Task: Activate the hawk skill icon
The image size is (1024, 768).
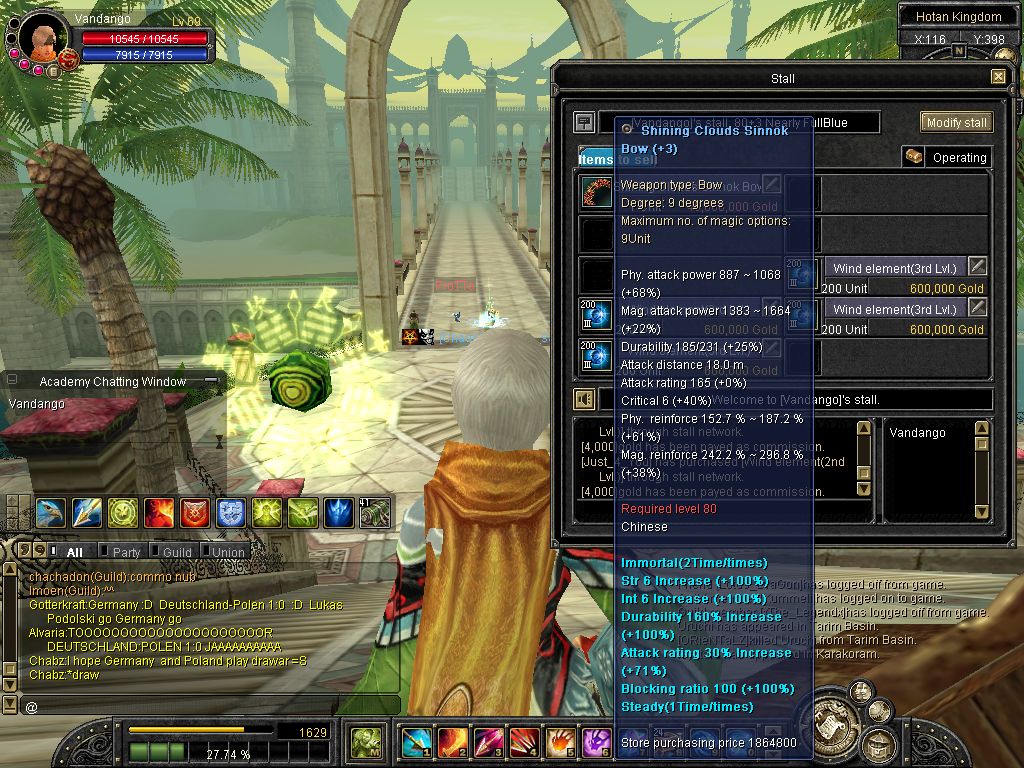Action: coord(51,513)
